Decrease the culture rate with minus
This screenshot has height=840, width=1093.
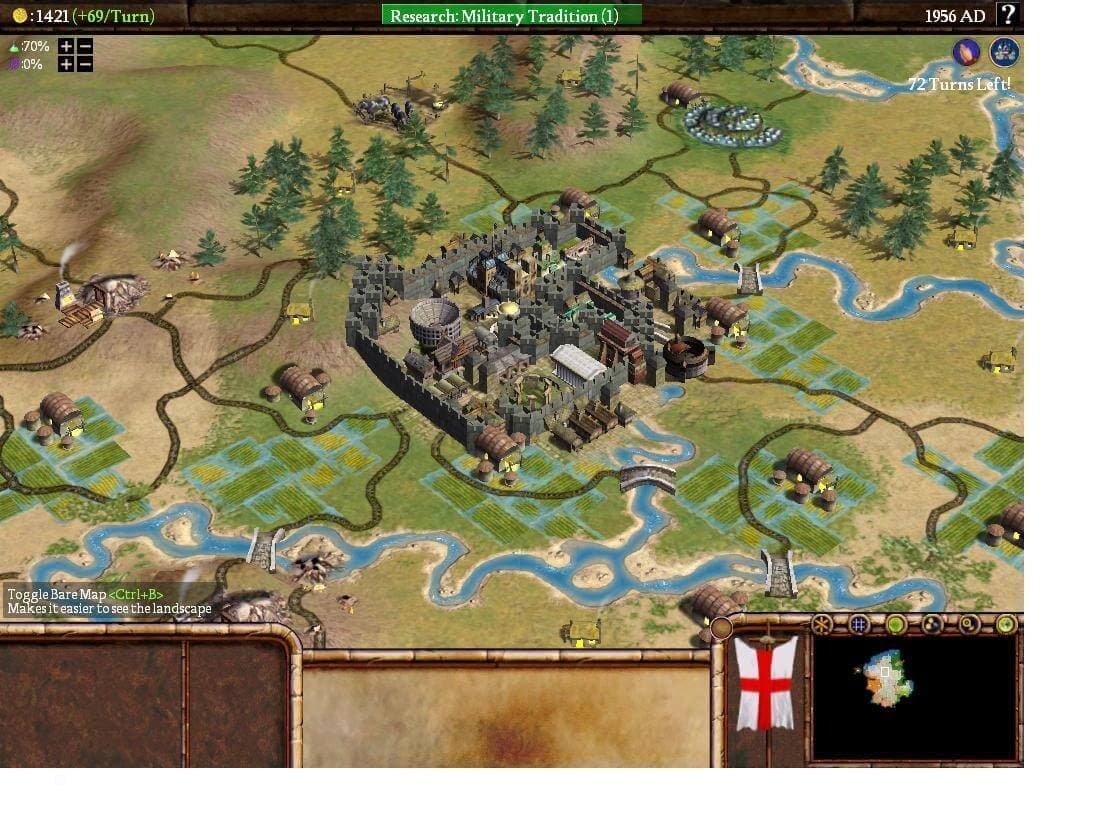[85, 64]
